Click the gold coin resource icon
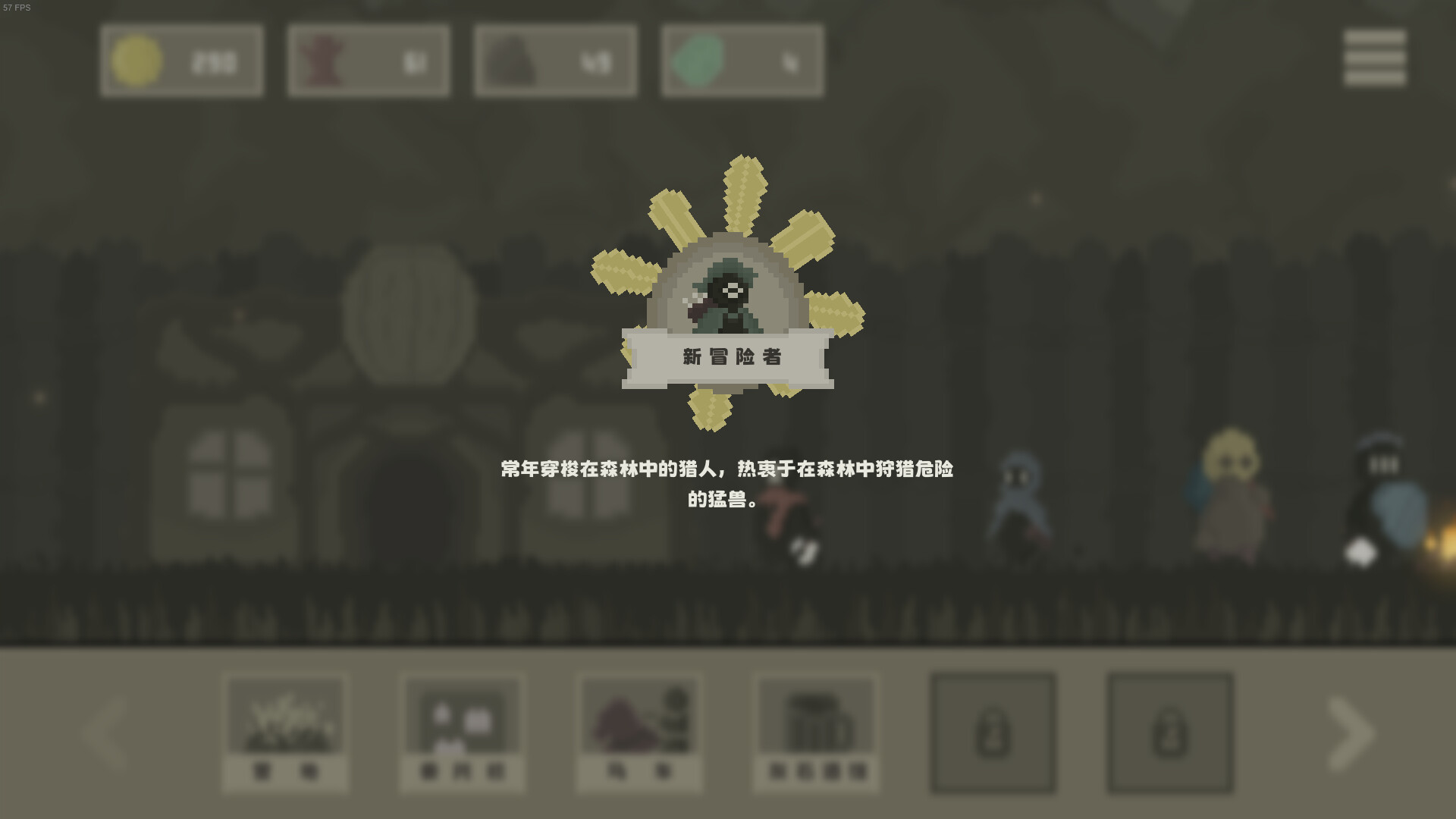 (x=136, y=61)
